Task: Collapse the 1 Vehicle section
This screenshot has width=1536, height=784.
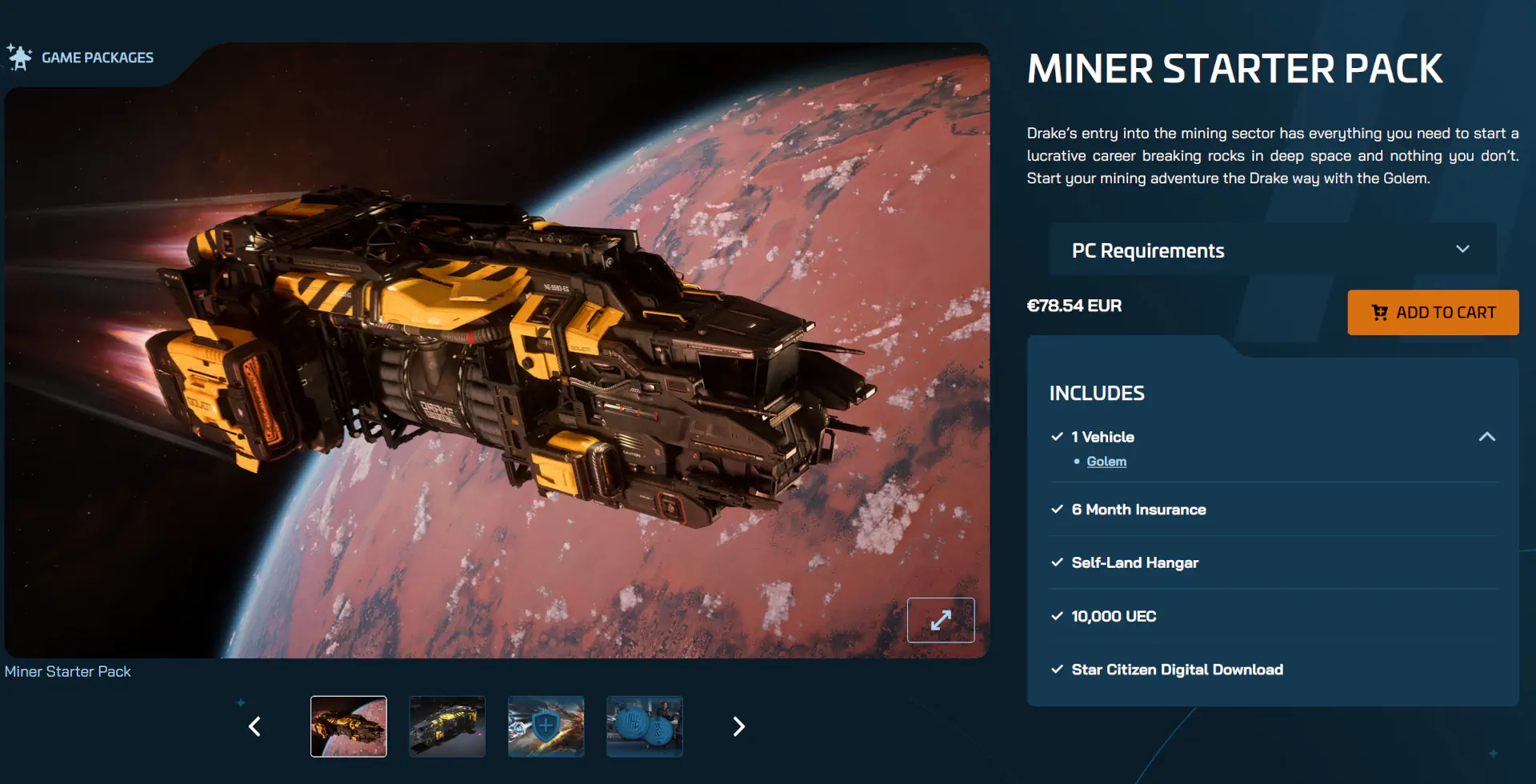Action: click(1486, 437)
